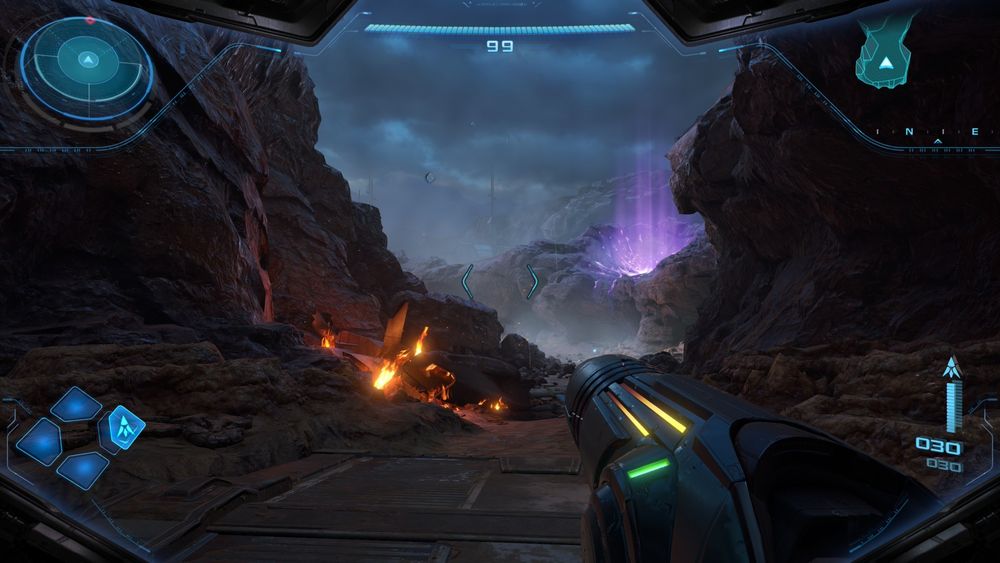
Task: Click the missile icon above the ammo gauge
Action: click(x=951, y=368)
